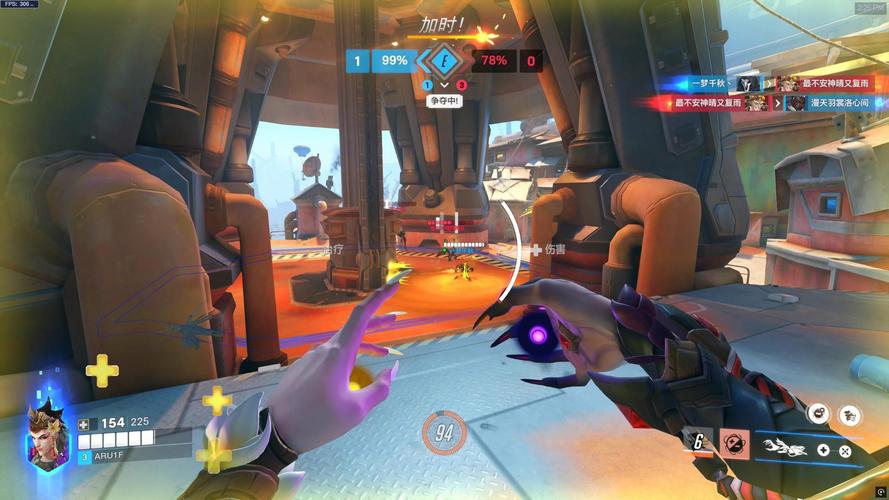This screenshot has width=889, height=500.
Task: Select the control point E objective marker
Action: click(445, 60)
